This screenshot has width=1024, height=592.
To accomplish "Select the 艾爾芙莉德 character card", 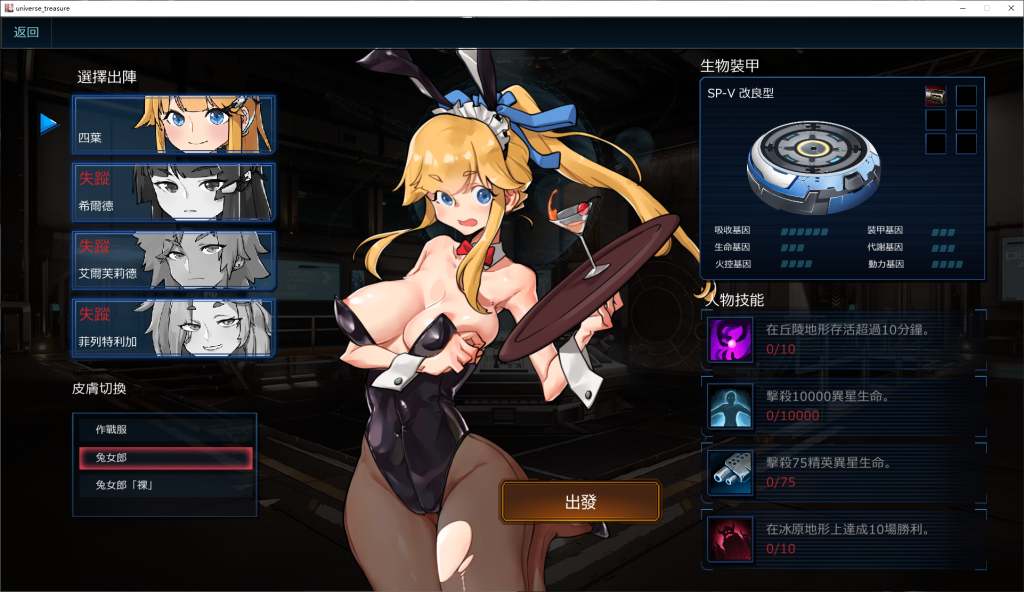I will pyautogui.click(x=173, y=260).
